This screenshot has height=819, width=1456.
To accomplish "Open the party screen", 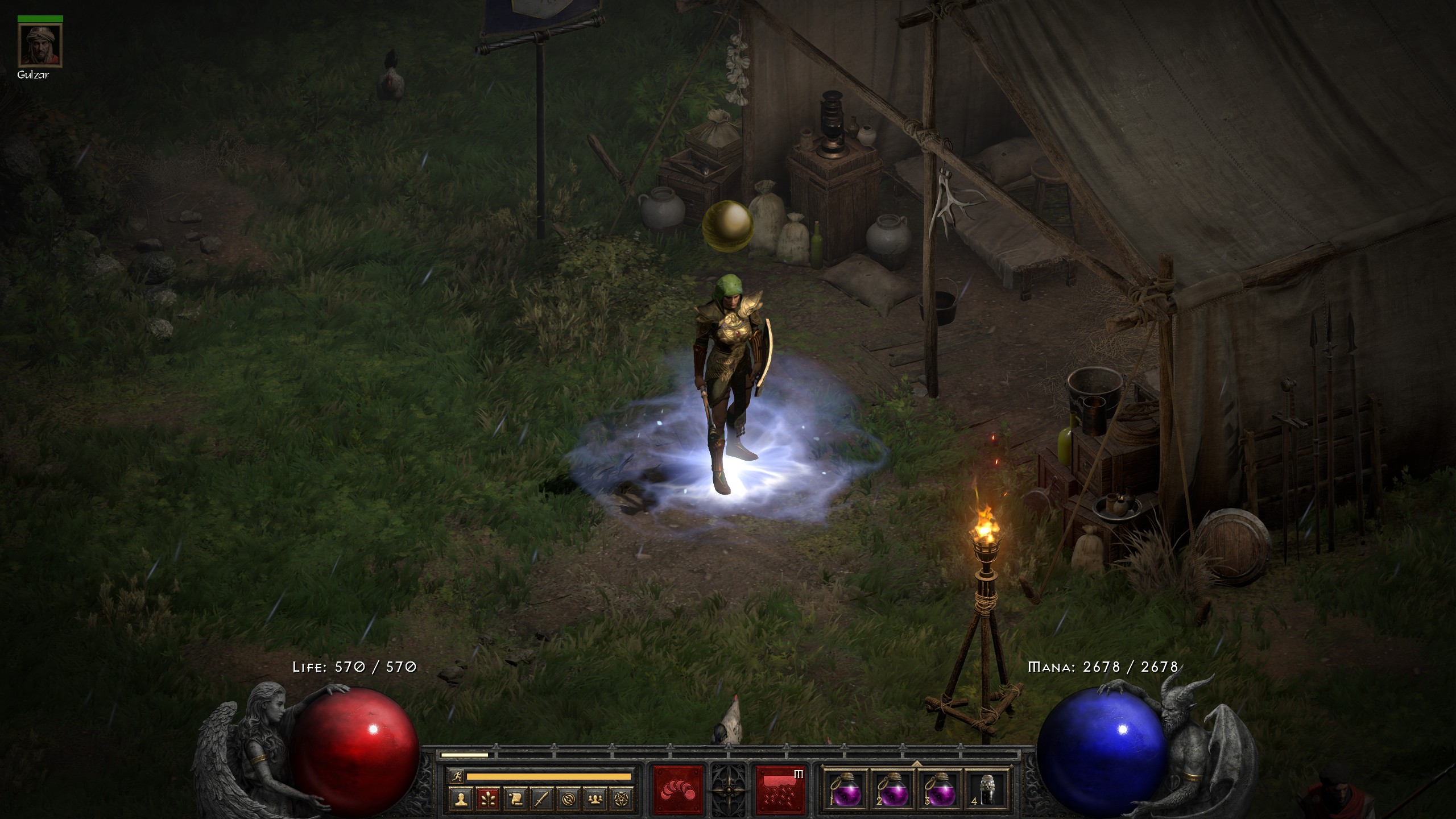I will (x=595, y=800).
